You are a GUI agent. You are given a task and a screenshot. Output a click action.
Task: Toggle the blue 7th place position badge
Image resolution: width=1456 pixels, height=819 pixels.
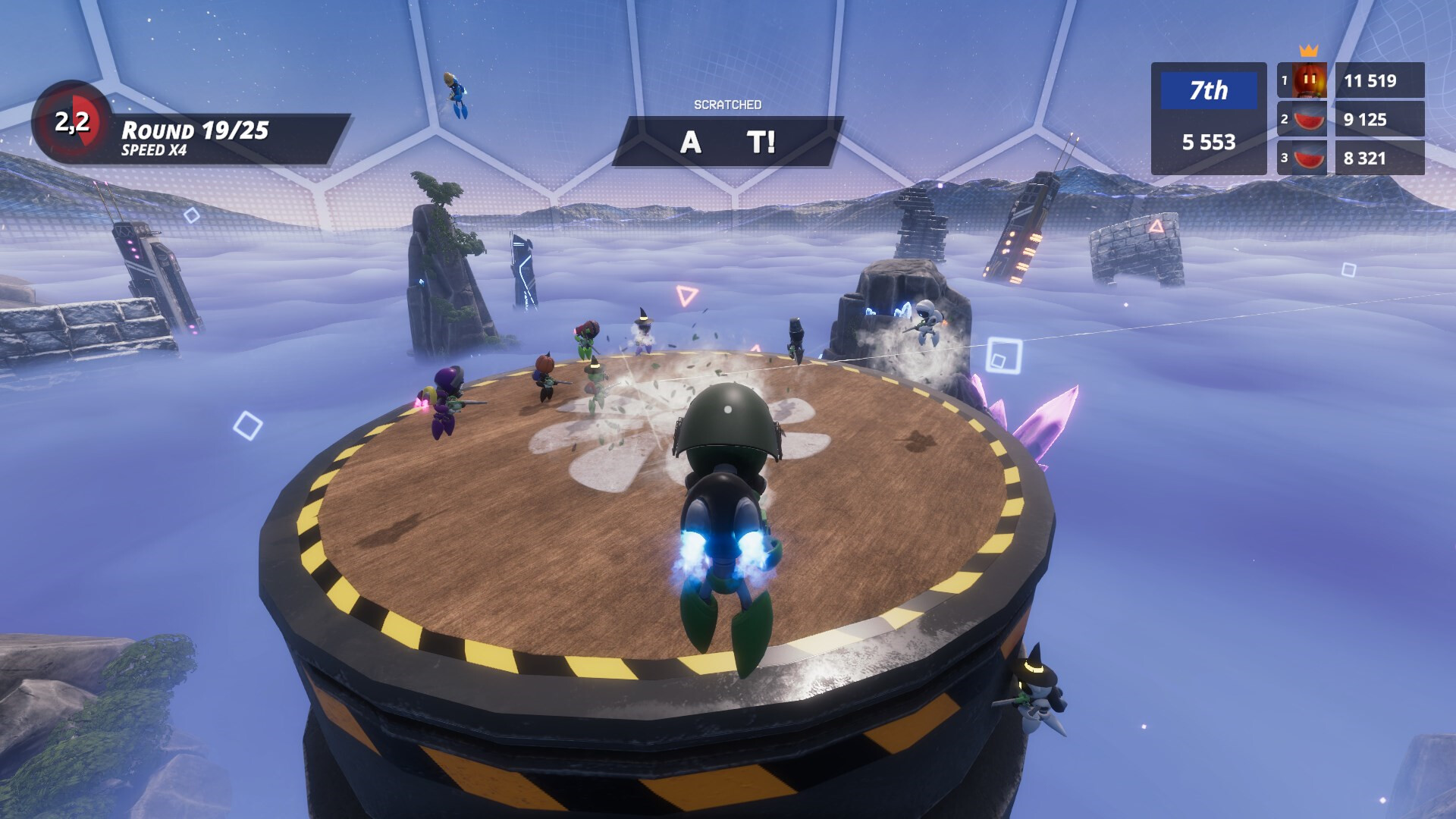pyautogui.click(x=1208, y=90)
